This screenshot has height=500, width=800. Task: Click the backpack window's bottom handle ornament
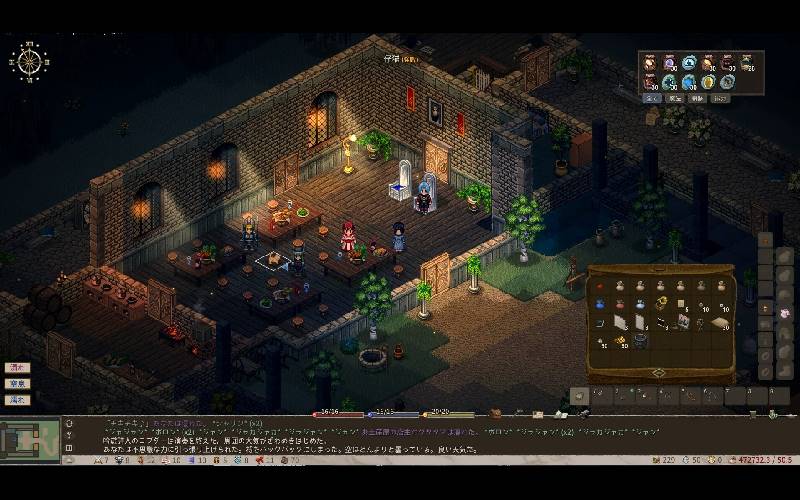point(658,373)
